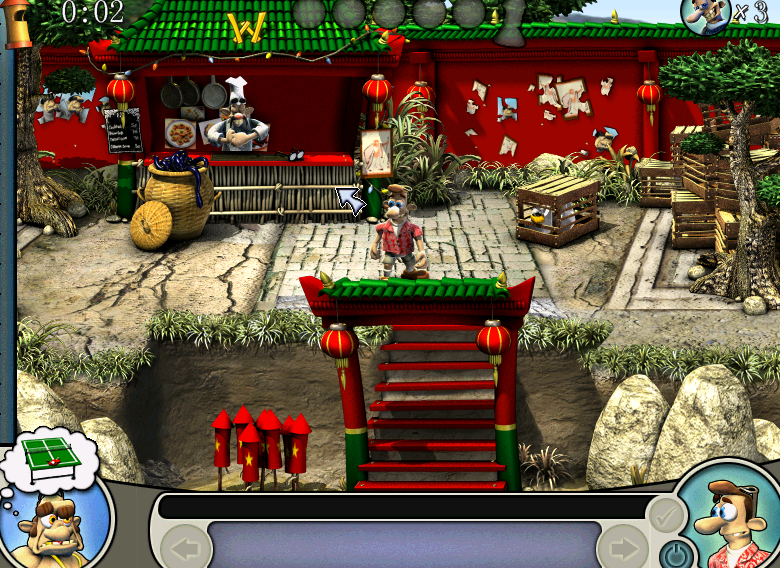Viewport: 780px width, 568px height.
Task: Open the power quit button
Action: tap(675, 553)
